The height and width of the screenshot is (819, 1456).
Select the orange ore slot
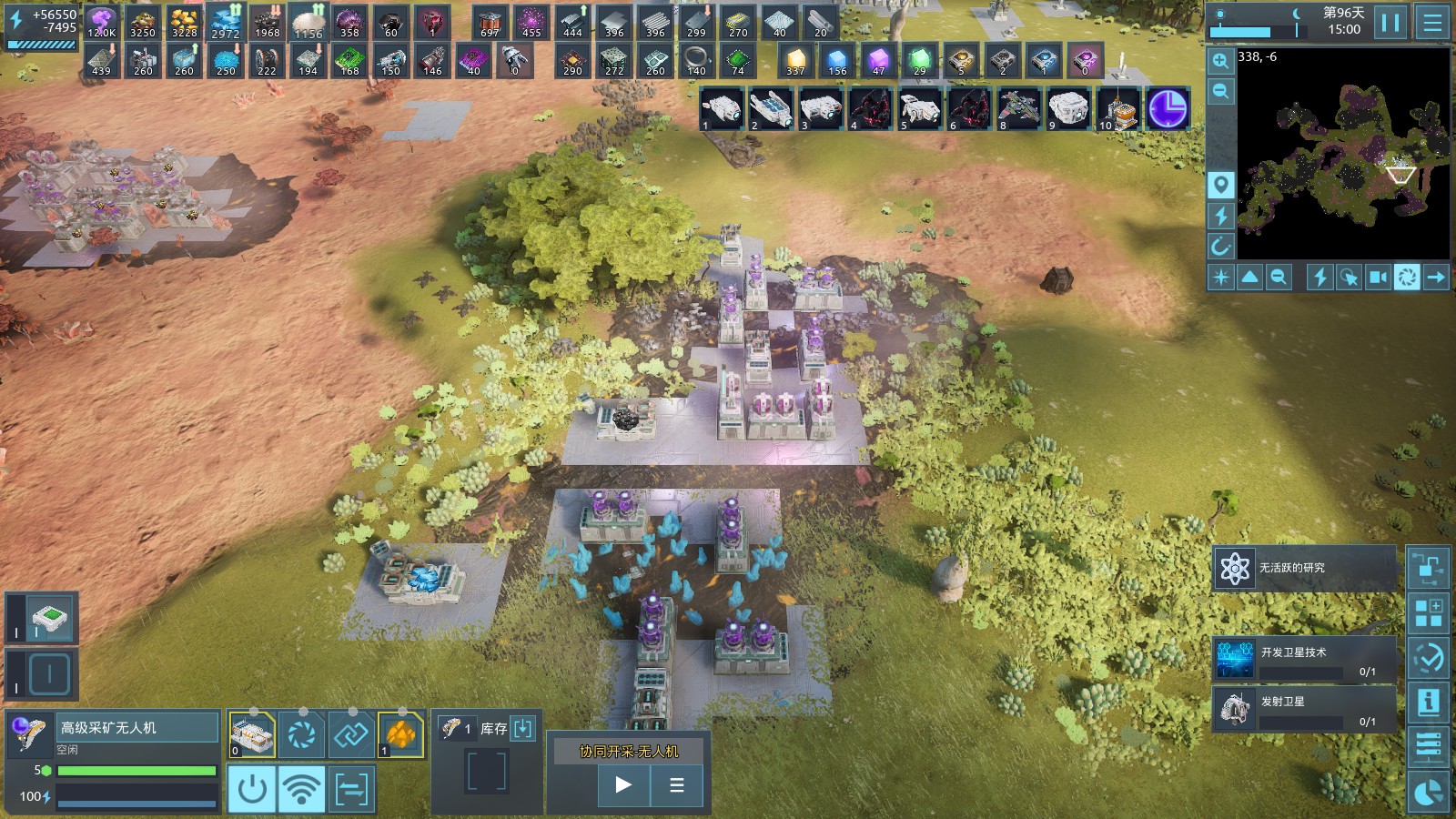400,733
